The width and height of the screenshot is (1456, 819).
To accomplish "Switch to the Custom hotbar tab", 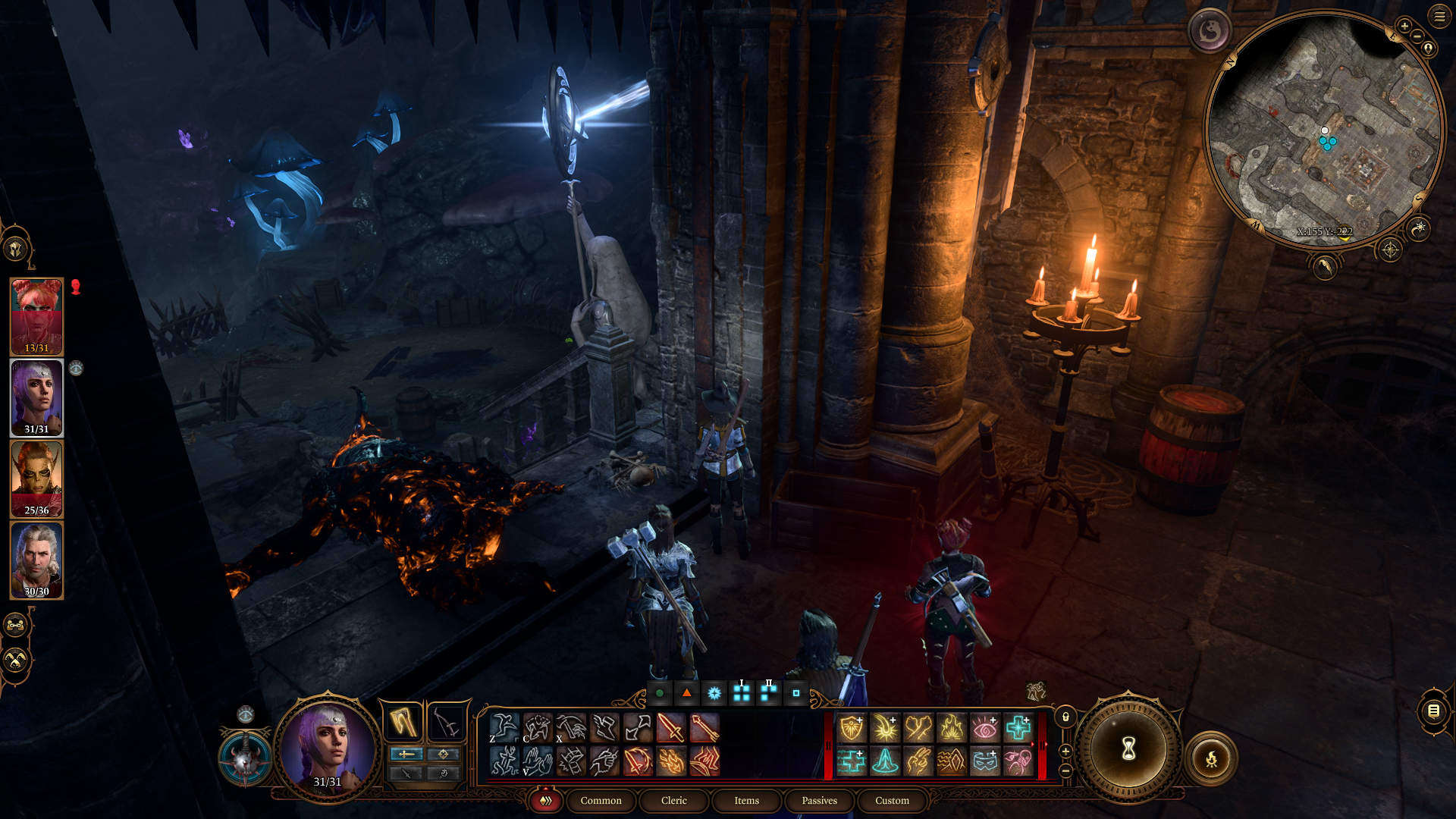I will click(x=892, y=801).
